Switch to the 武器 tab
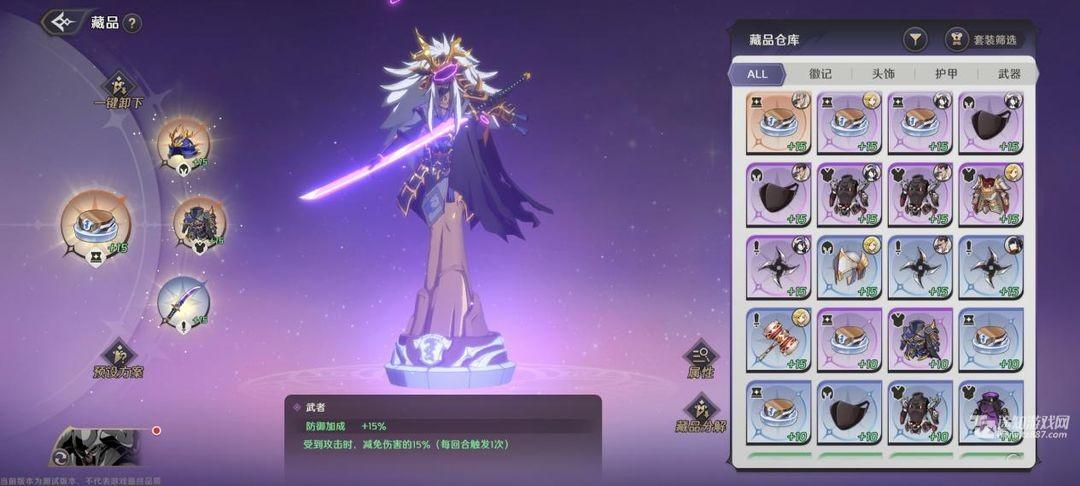This screenshot has height=486, width=1080. [x=1009, y=74]
